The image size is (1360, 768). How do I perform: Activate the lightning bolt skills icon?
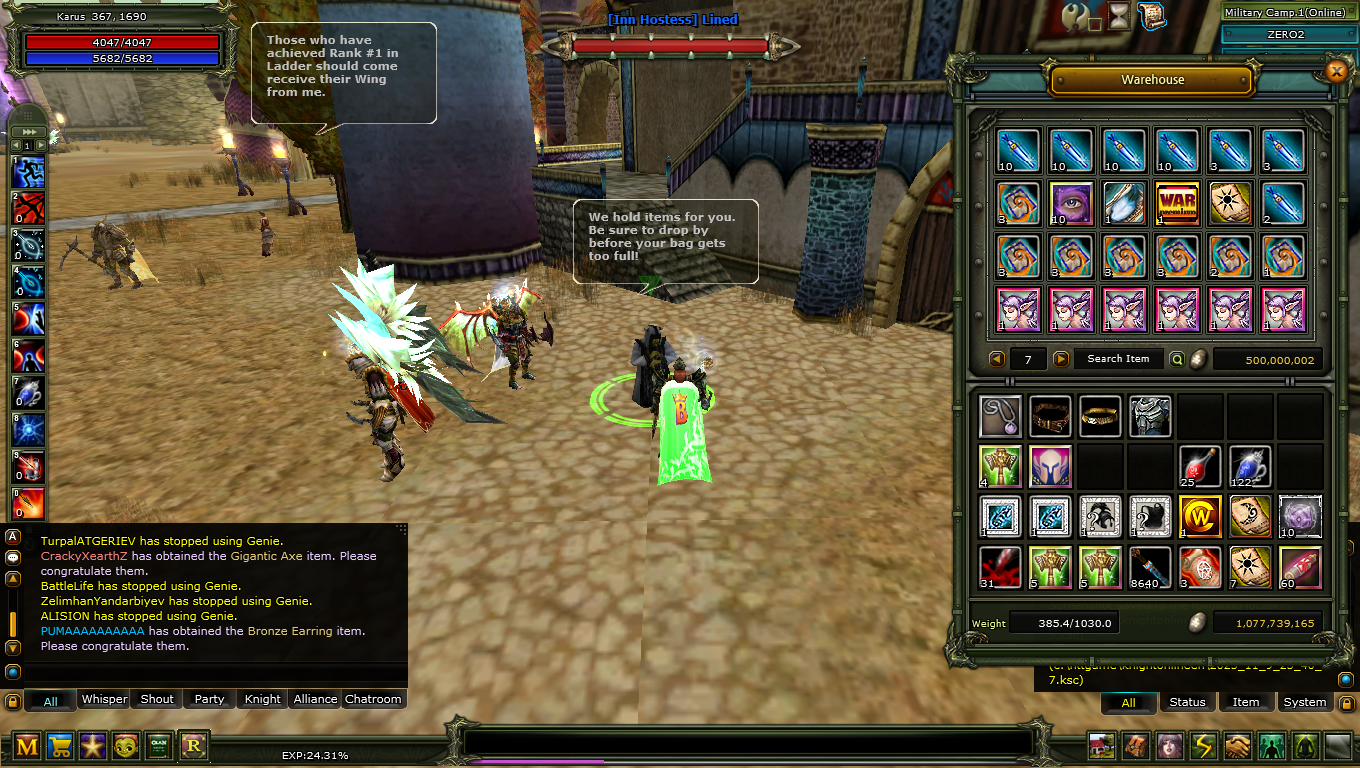1203,746
